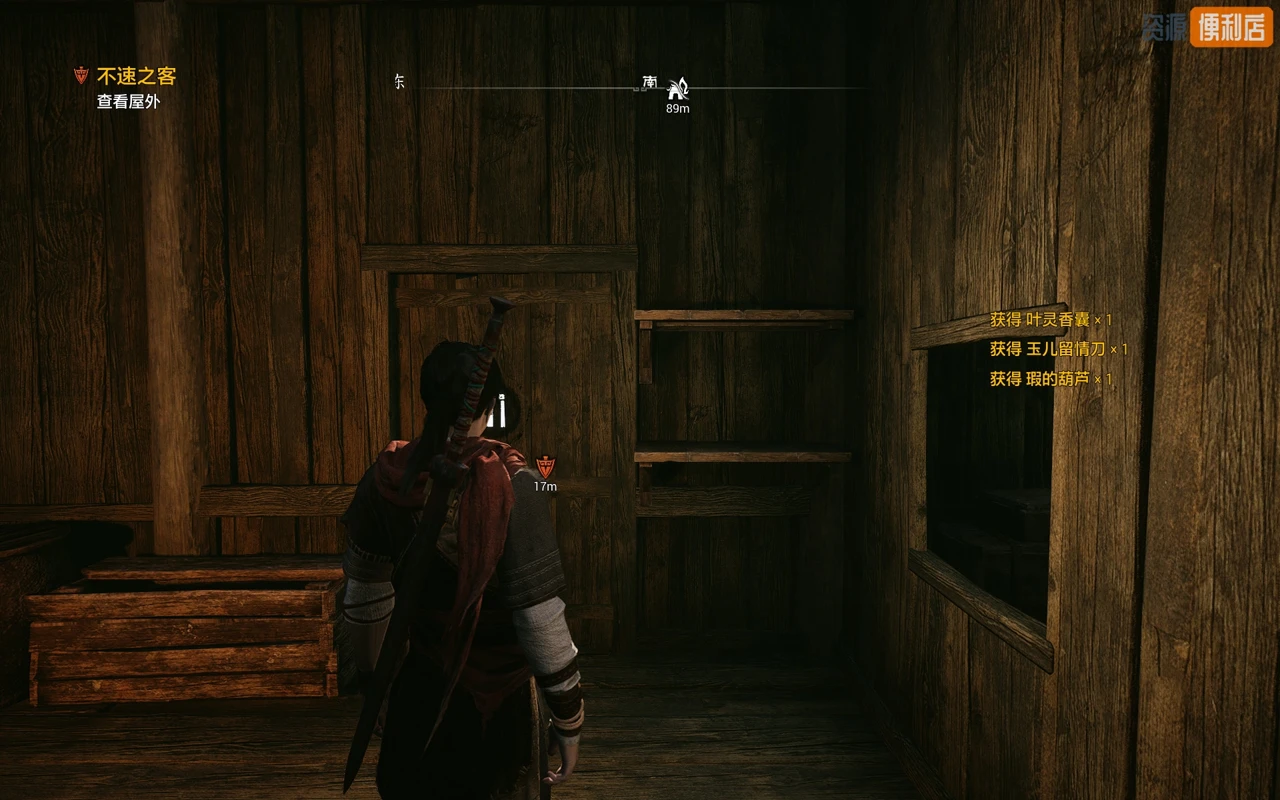Click the bonfire marker on the compass
Image resolution: width=1280 pixels, height=800 pixels.
point(678,88)
